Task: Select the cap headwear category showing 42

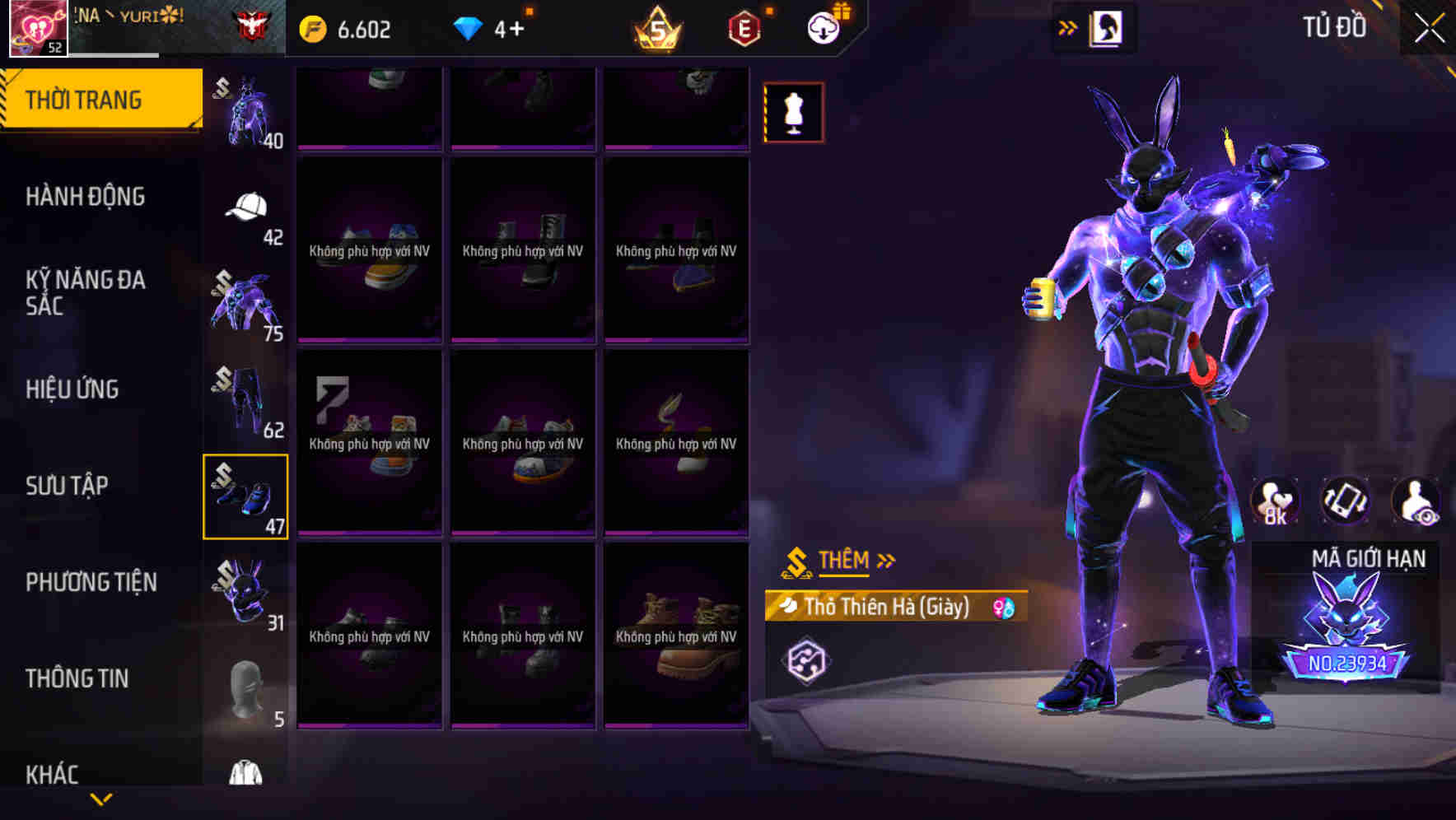Action: (x=245, y=206)
